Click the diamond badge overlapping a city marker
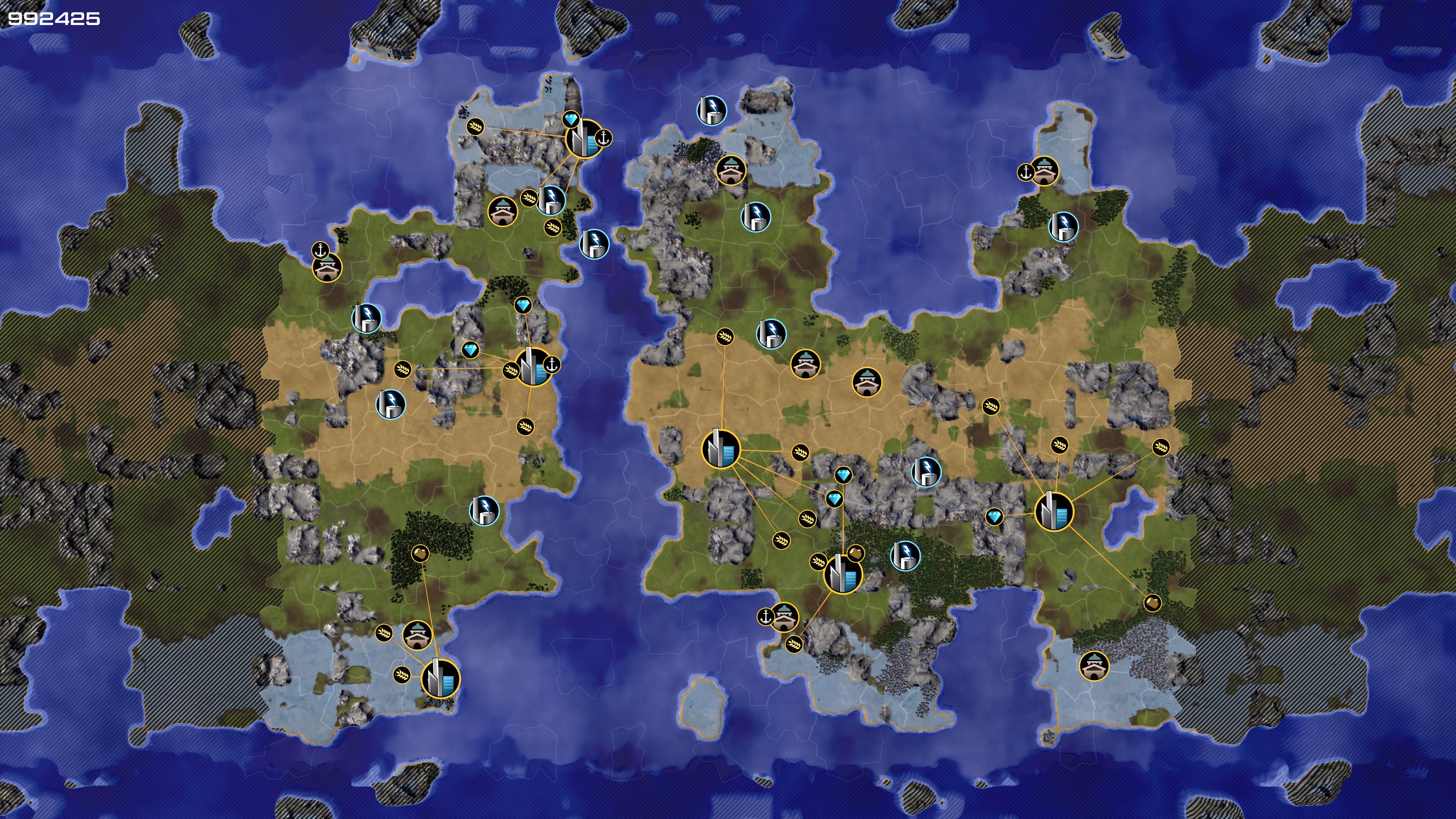1456x819 pixels. (571, 120)
